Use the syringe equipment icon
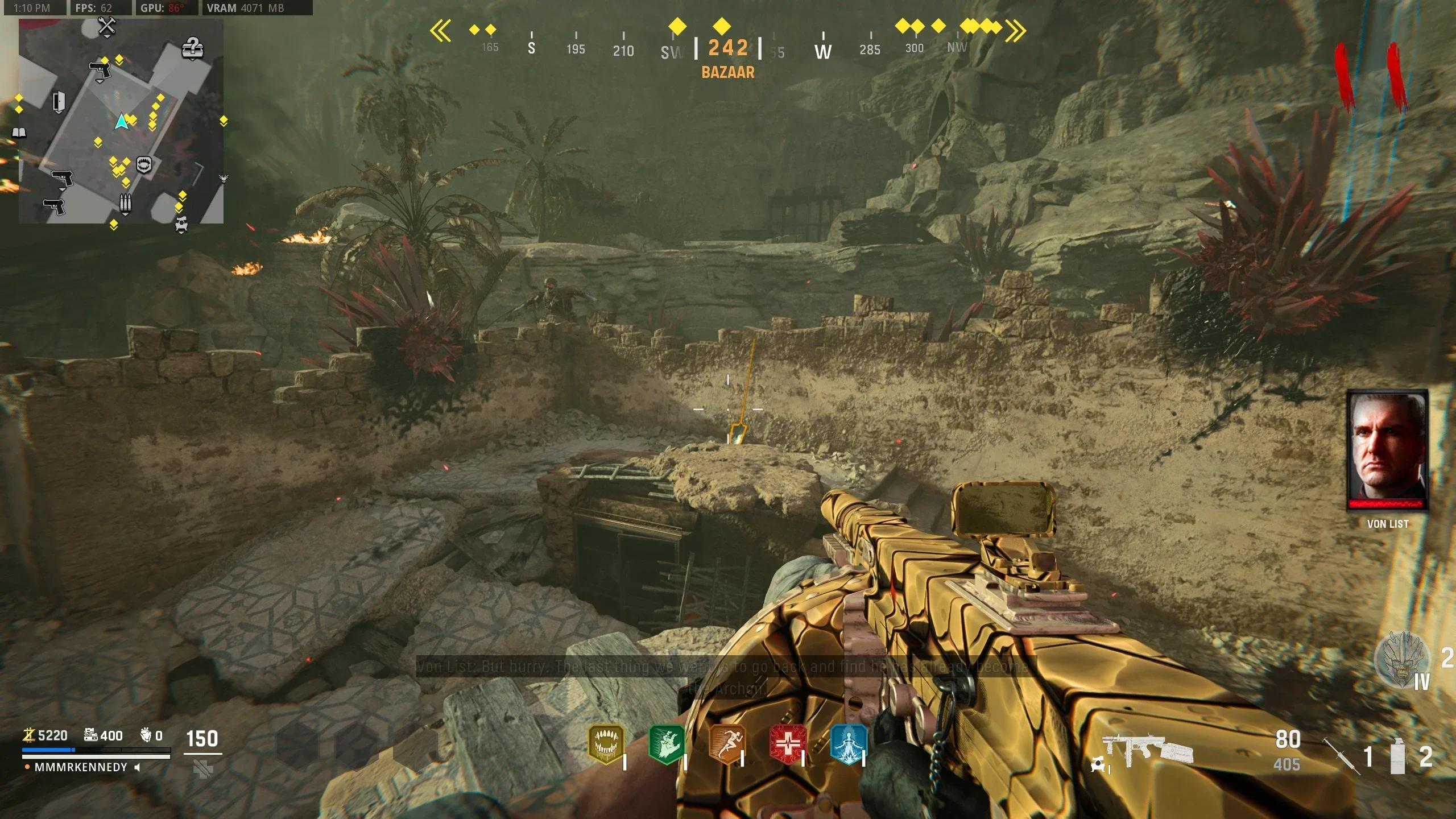1456x819 pixels. coord(1341,756)
